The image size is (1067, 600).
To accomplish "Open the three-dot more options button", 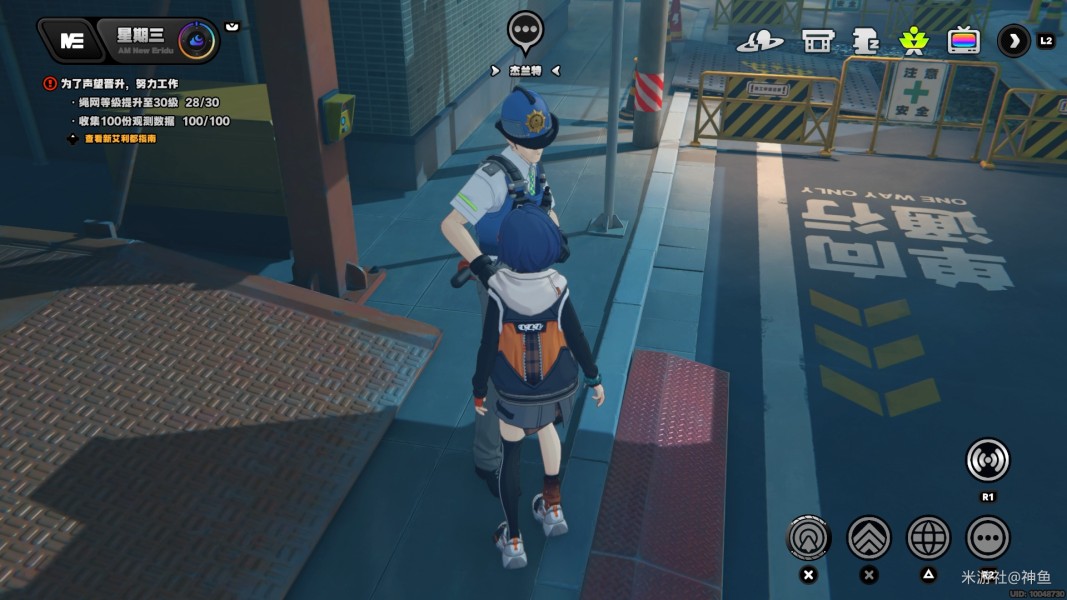I will [x=988, y=538].
